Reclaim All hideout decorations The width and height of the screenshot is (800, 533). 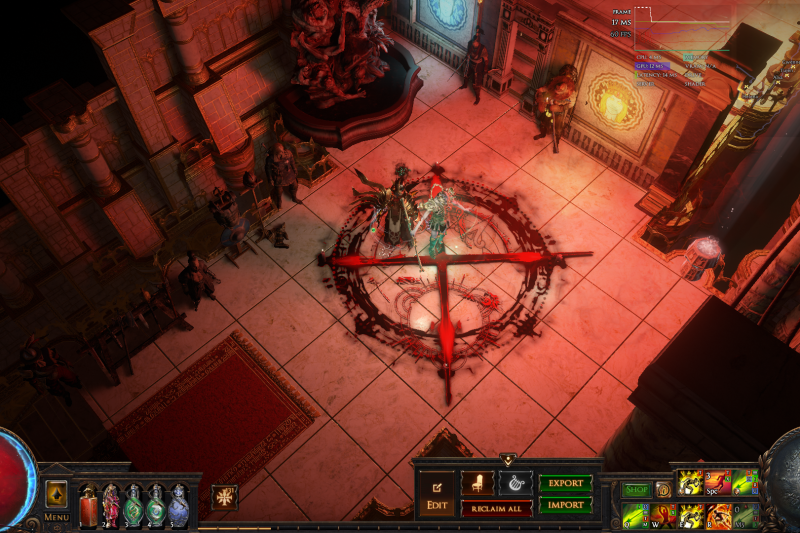pos(496,509)
